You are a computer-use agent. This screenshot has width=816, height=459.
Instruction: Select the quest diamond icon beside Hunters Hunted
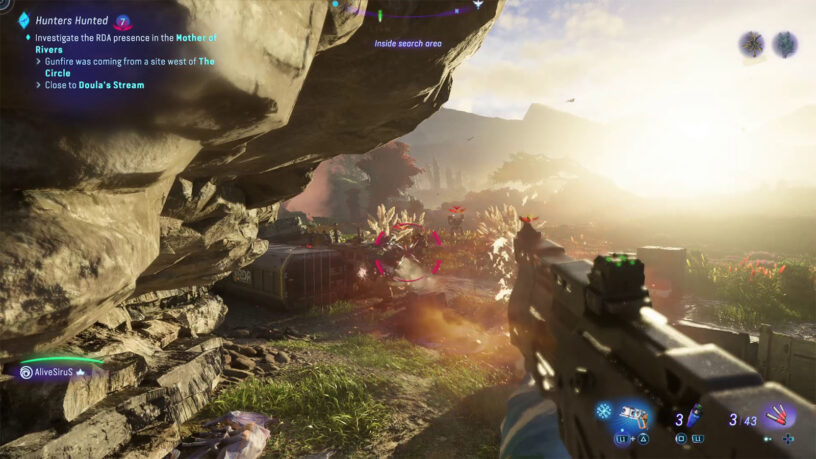(x=23, y=20)
